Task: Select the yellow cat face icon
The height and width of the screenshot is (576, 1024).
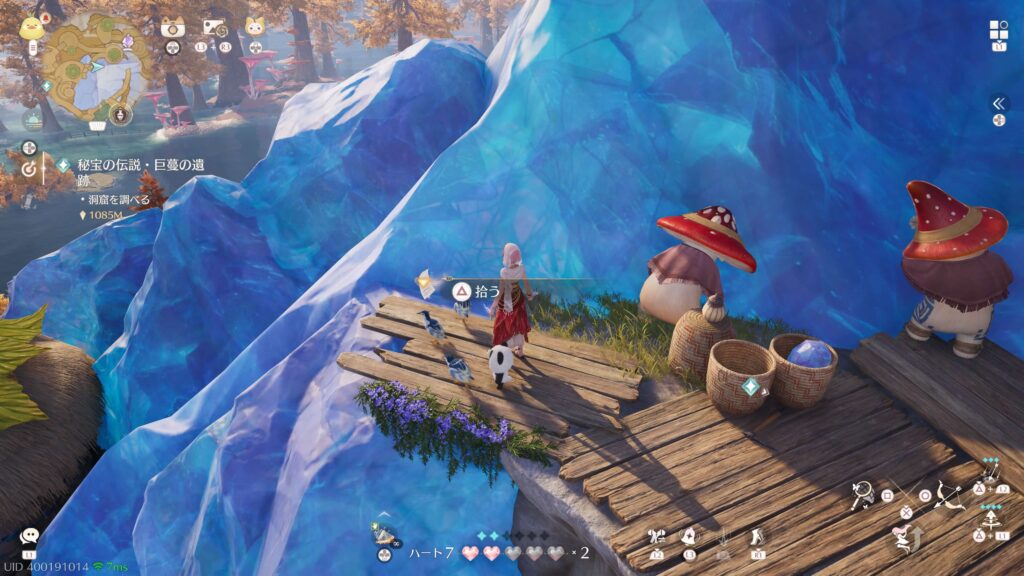Action: (255, 27)
